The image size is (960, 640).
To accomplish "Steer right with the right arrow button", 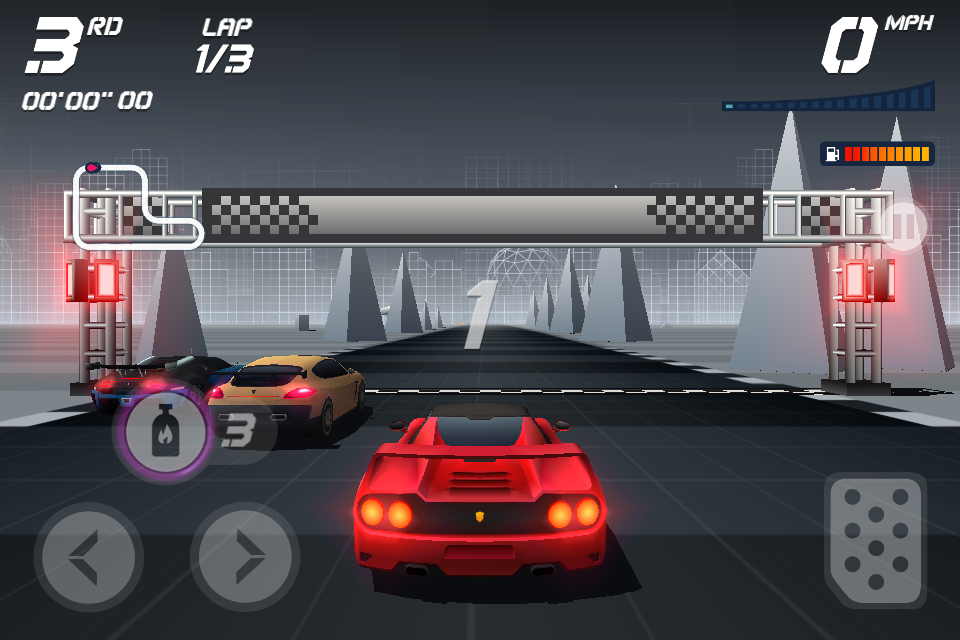I will (x=245, y=557).
